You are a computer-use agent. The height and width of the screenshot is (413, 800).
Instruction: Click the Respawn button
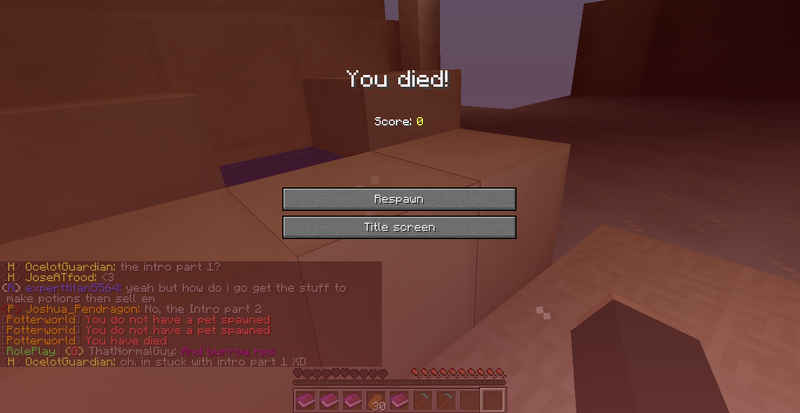coord(399,199)
